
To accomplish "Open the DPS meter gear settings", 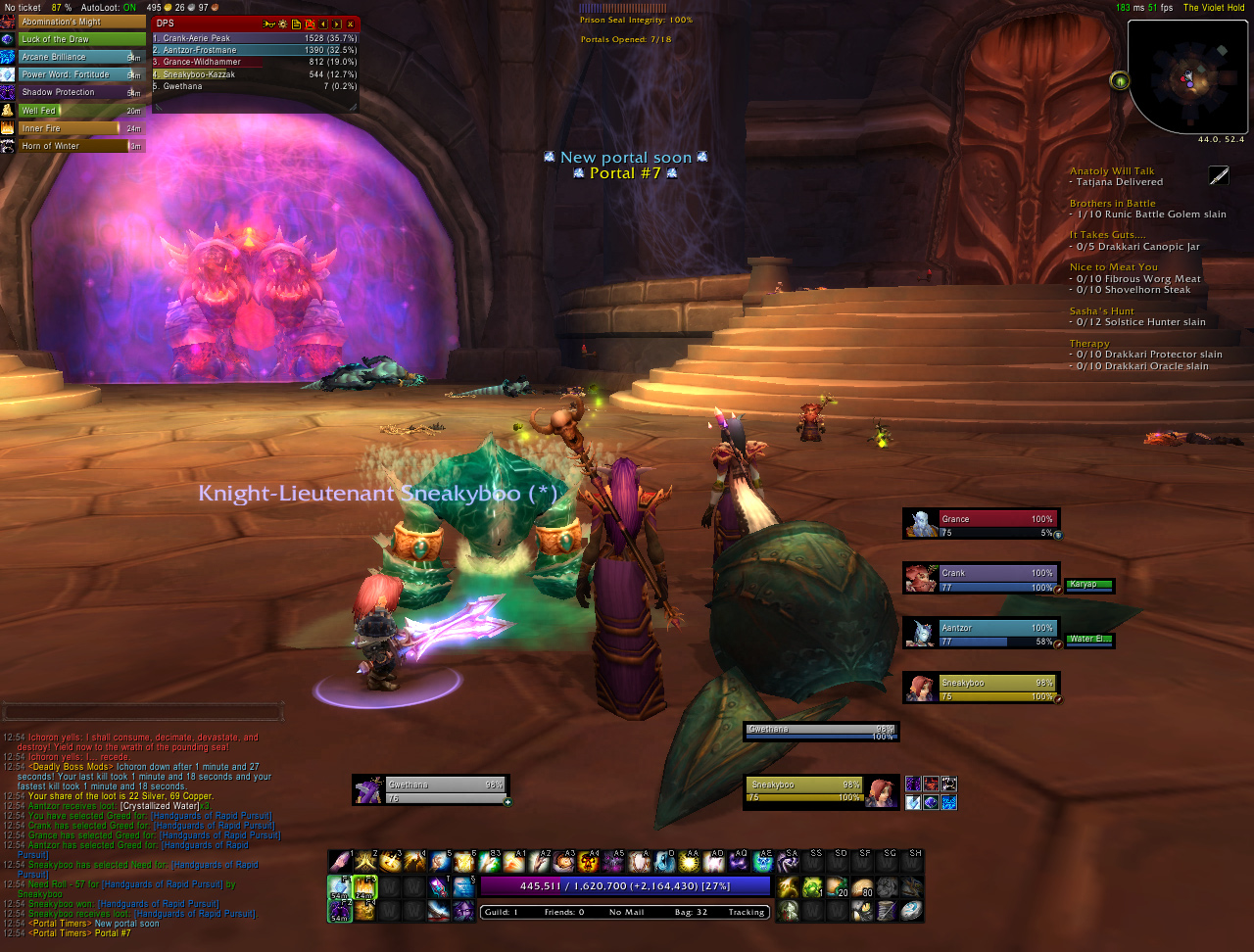I will 283,24.
